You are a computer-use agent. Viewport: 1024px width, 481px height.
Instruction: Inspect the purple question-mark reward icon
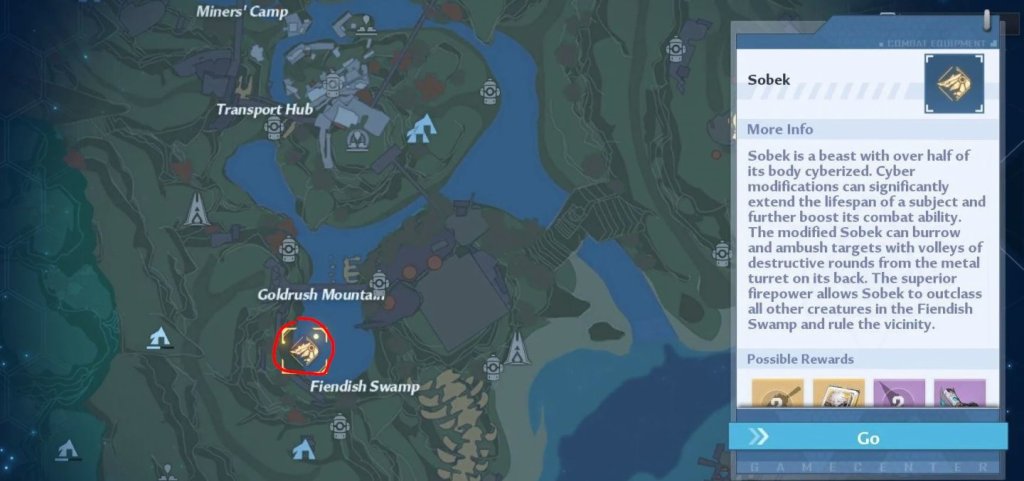pos(898,395)
